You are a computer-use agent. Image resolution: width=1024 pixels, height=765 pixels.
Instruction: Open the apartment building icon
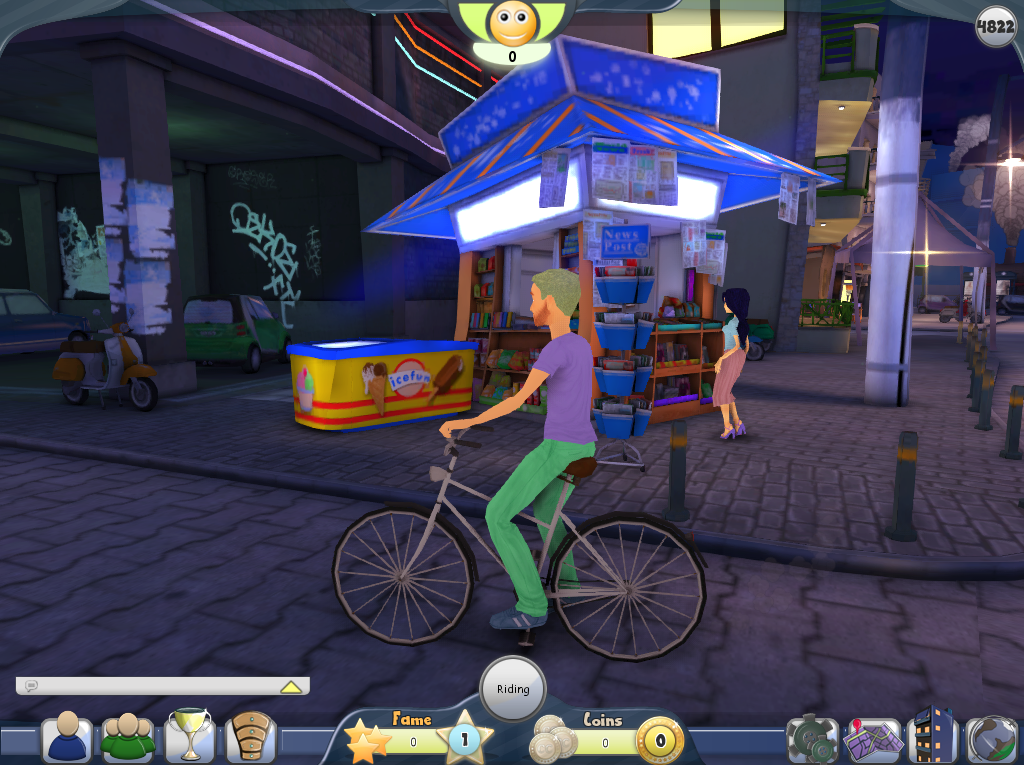click(x=933, y=737)
